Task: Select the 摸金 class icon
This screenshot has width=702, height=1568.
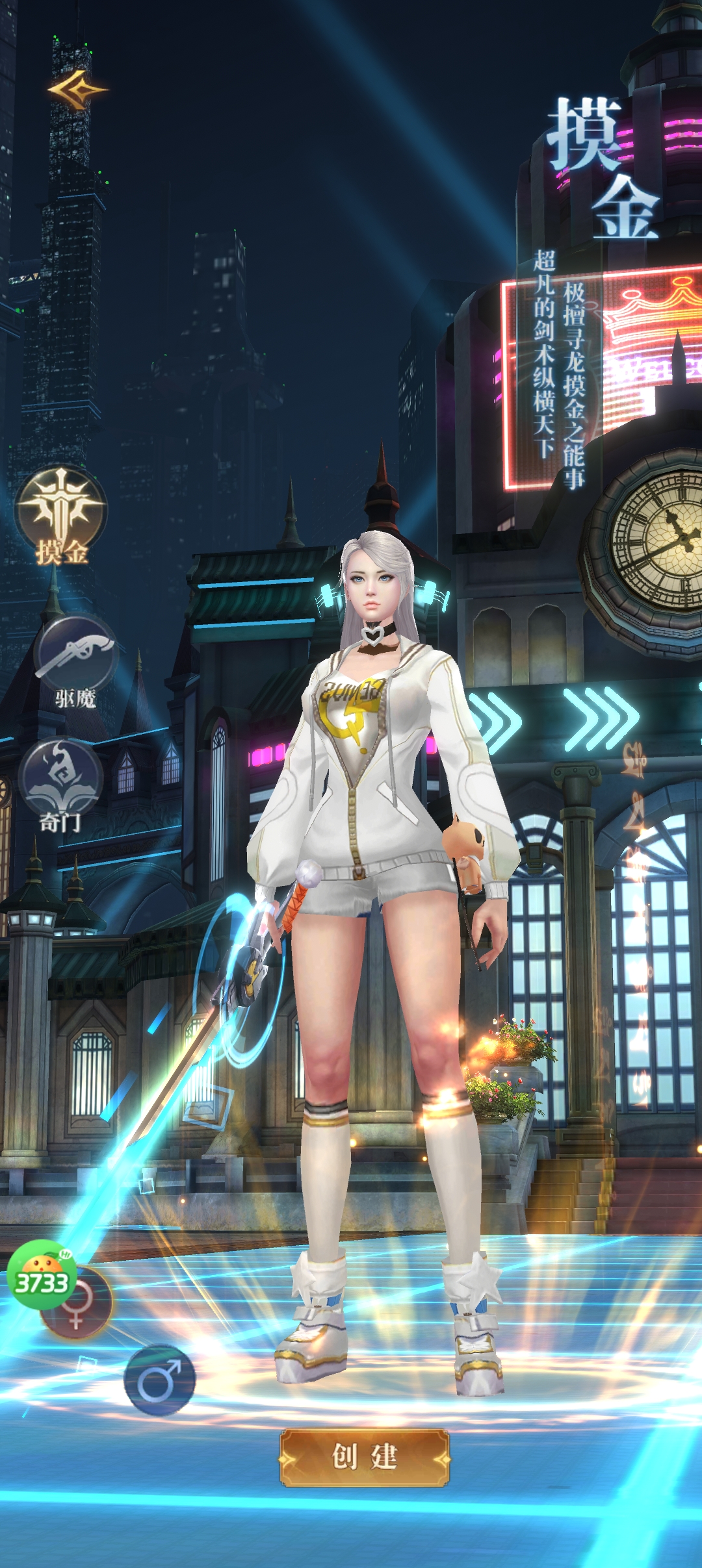Action: (x=61, y=511)
